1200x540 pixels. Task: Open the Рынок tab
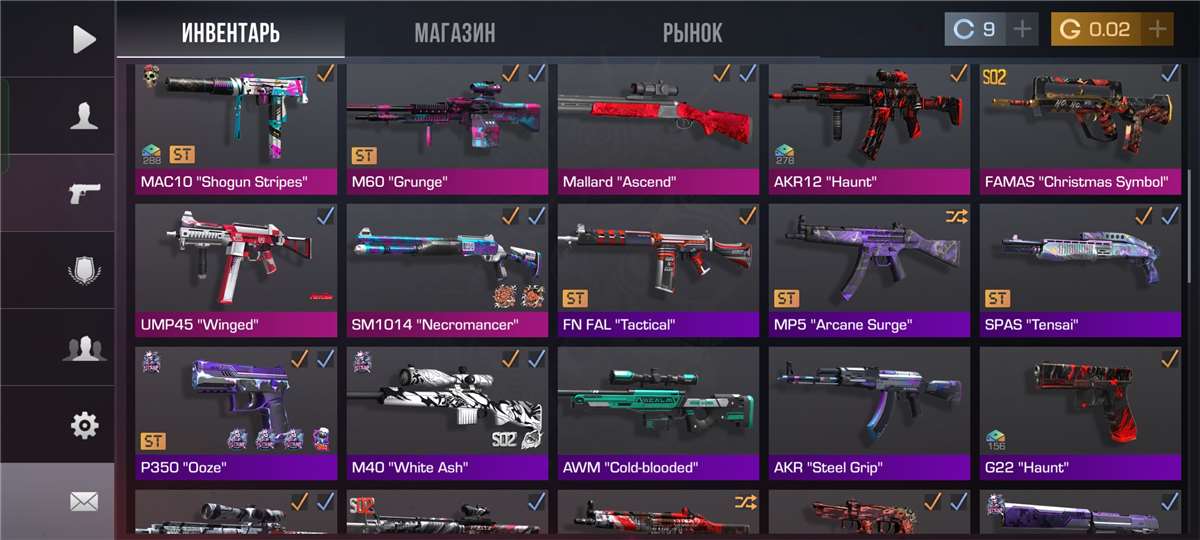pyautogui.click(x=692, y=33)
